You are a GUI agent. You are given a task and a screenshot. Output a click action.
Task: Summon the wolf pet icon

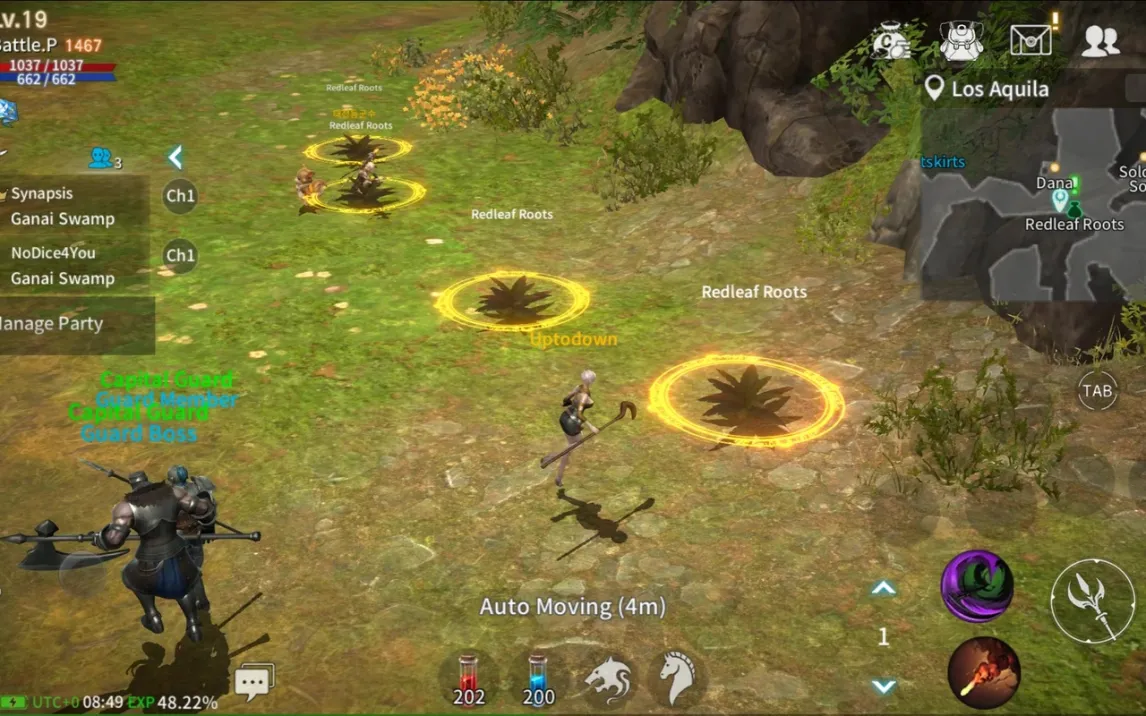coord(609,680)
